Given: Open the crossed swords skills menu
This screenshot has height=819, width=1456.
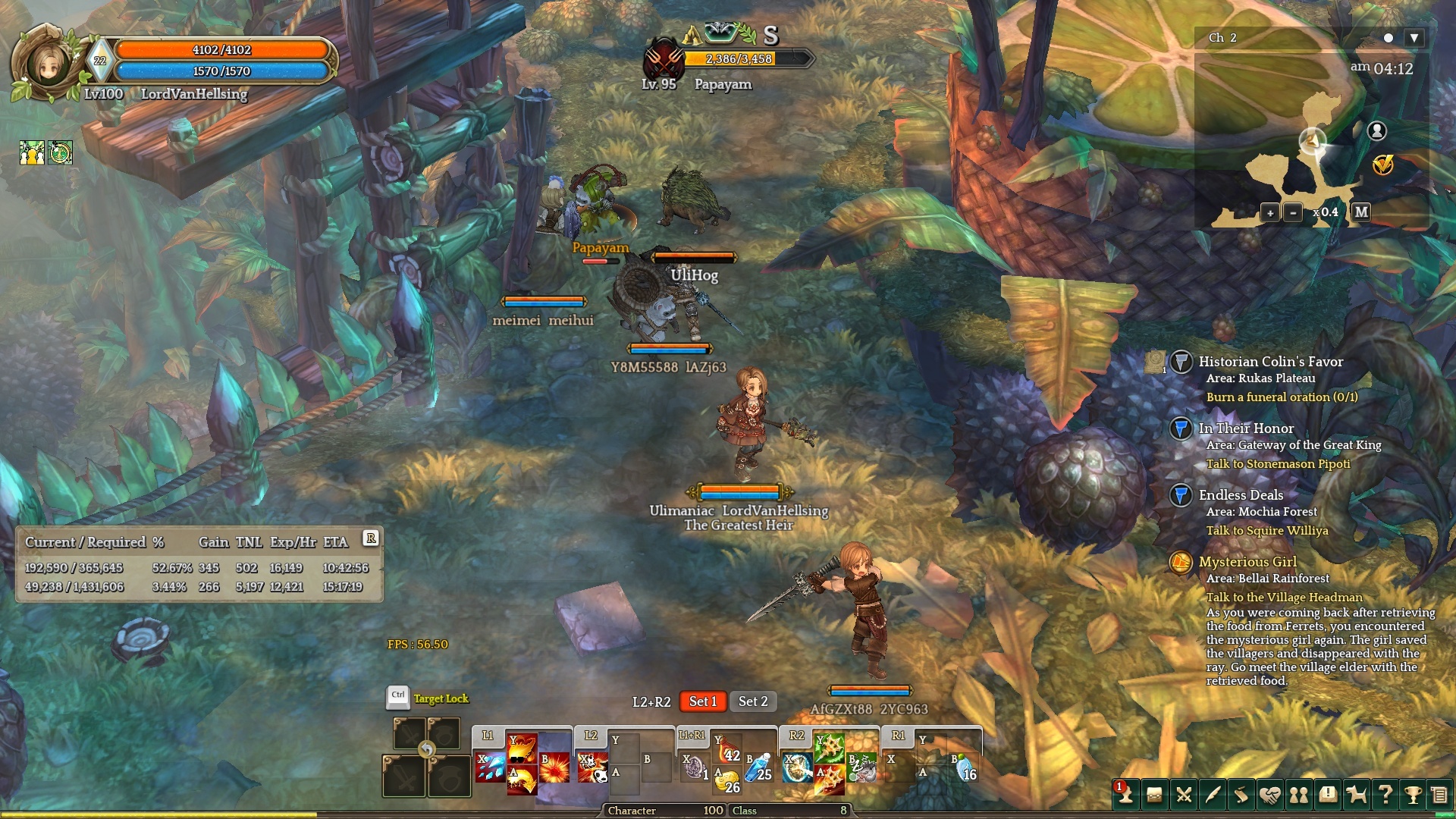Looking at the screenshot, I should tap(1184, 795).
